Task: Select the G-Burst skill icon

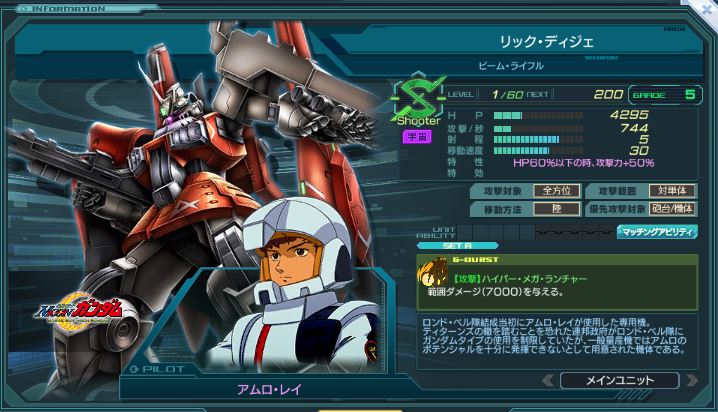Action: 433,271
